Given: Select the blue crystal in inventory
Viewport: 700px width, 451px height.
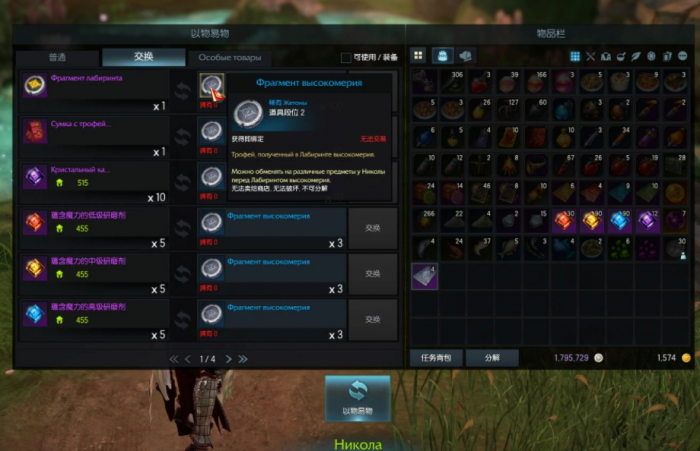Looking at the screenshot, I should (x=618, y=221).
